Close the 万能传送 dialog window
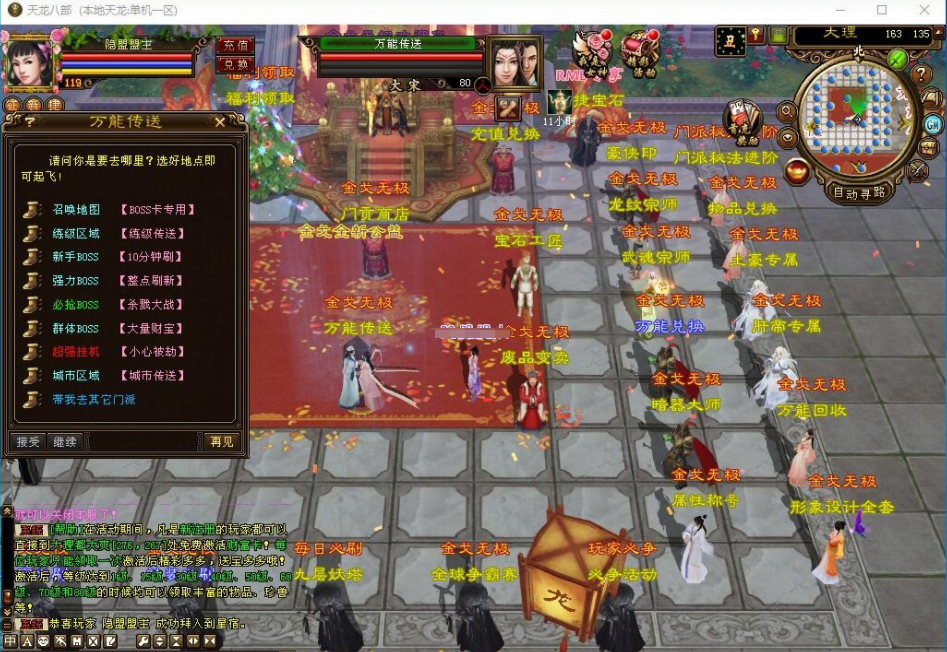Image resolution: width=947 pixels, height=652 pixels. 220,122
